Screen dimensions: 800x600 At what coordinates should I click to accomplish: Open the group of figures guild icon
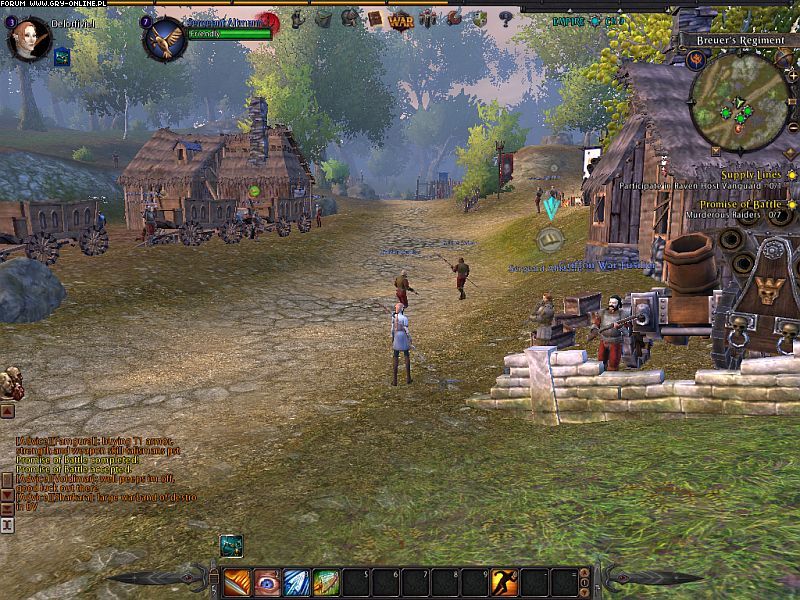click(x=428, y=18)
